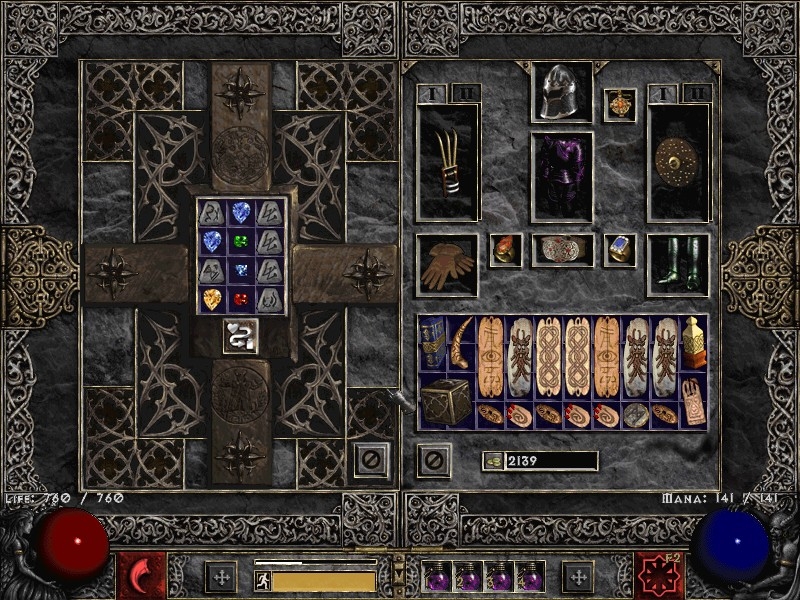The height and width of the screenshot is (600, 800).
Task: Select the equipped green boots slot
Action: (x=678, y=265)
